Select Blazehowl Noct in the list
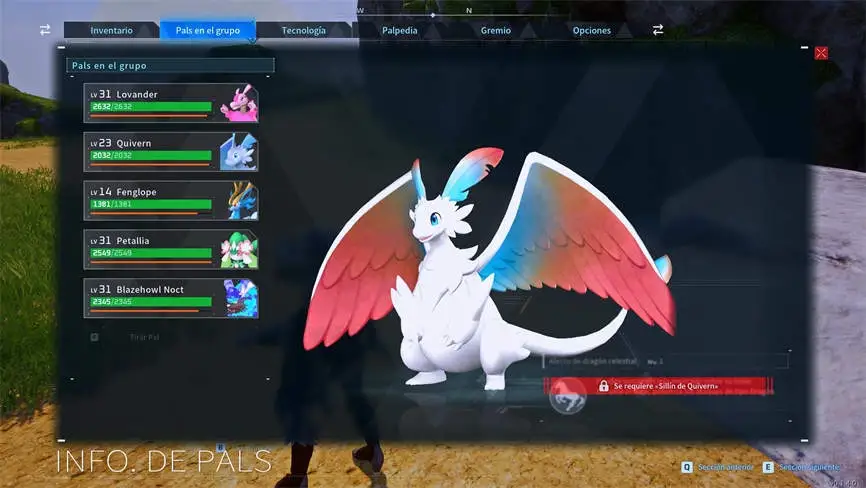Viewport: 866px width, 488px height. 171,299
